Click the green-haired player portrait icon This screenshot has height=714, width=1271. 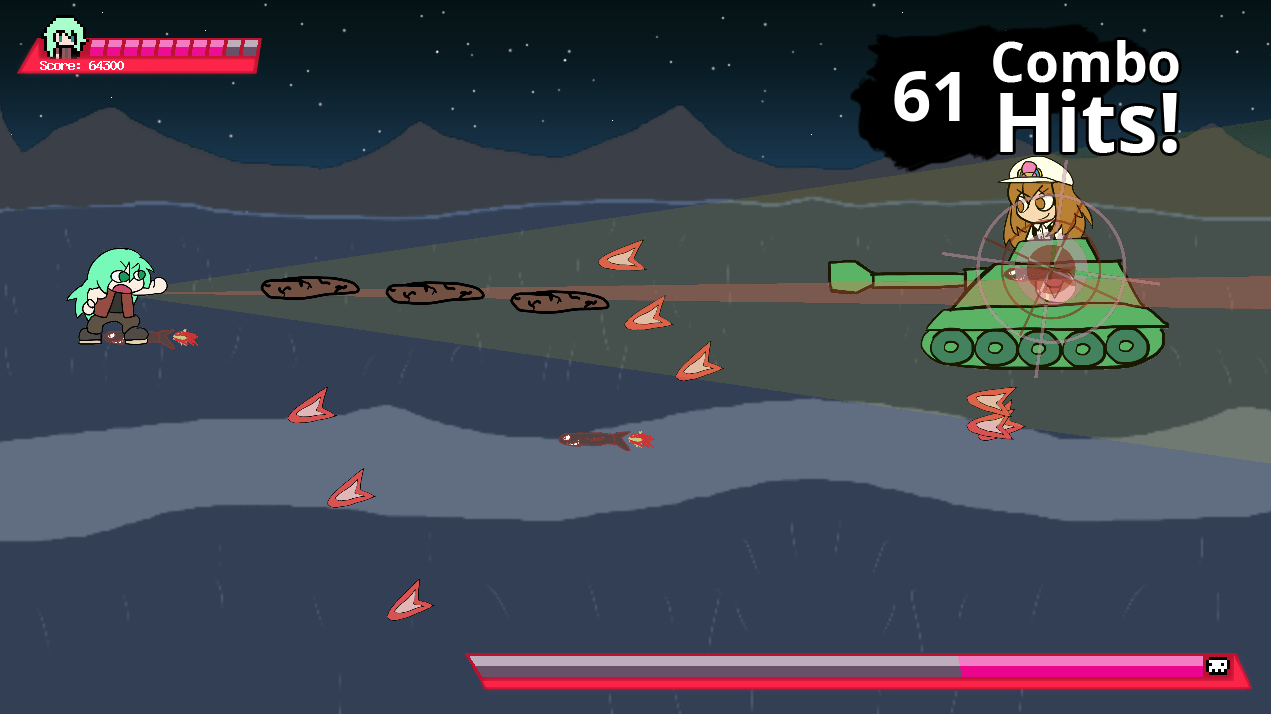click(x=64, y=39)
